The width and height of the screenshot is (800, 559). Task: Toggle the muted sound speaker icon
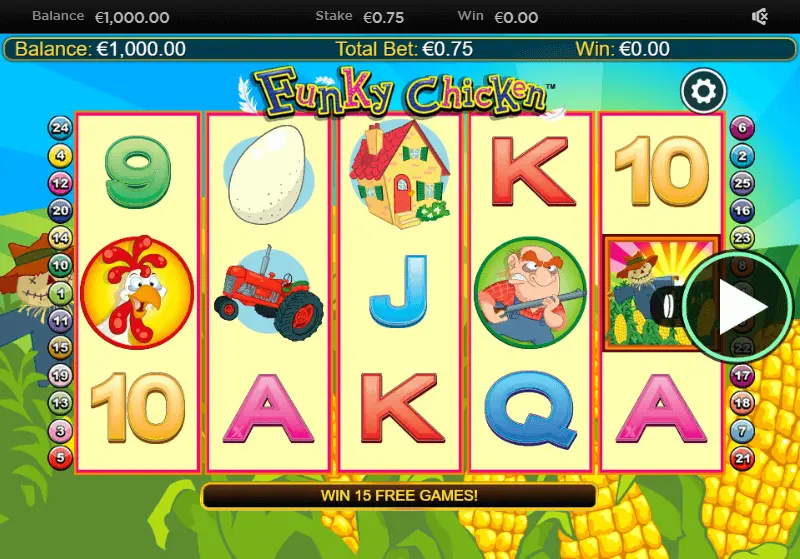[760, 17]
